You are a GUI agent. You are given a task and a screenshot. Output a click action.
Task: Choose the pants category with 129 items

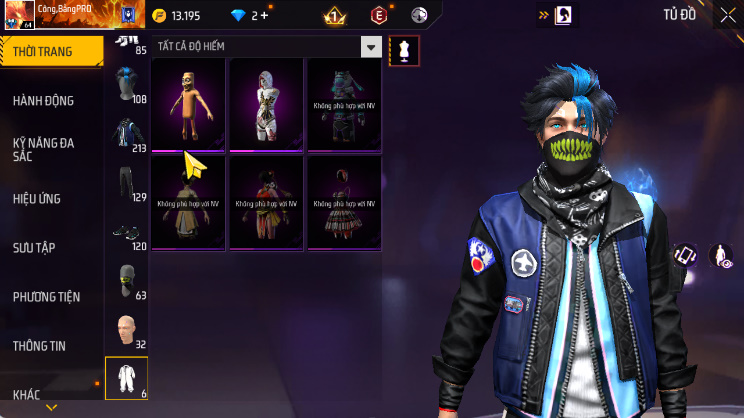coord(127,184)
